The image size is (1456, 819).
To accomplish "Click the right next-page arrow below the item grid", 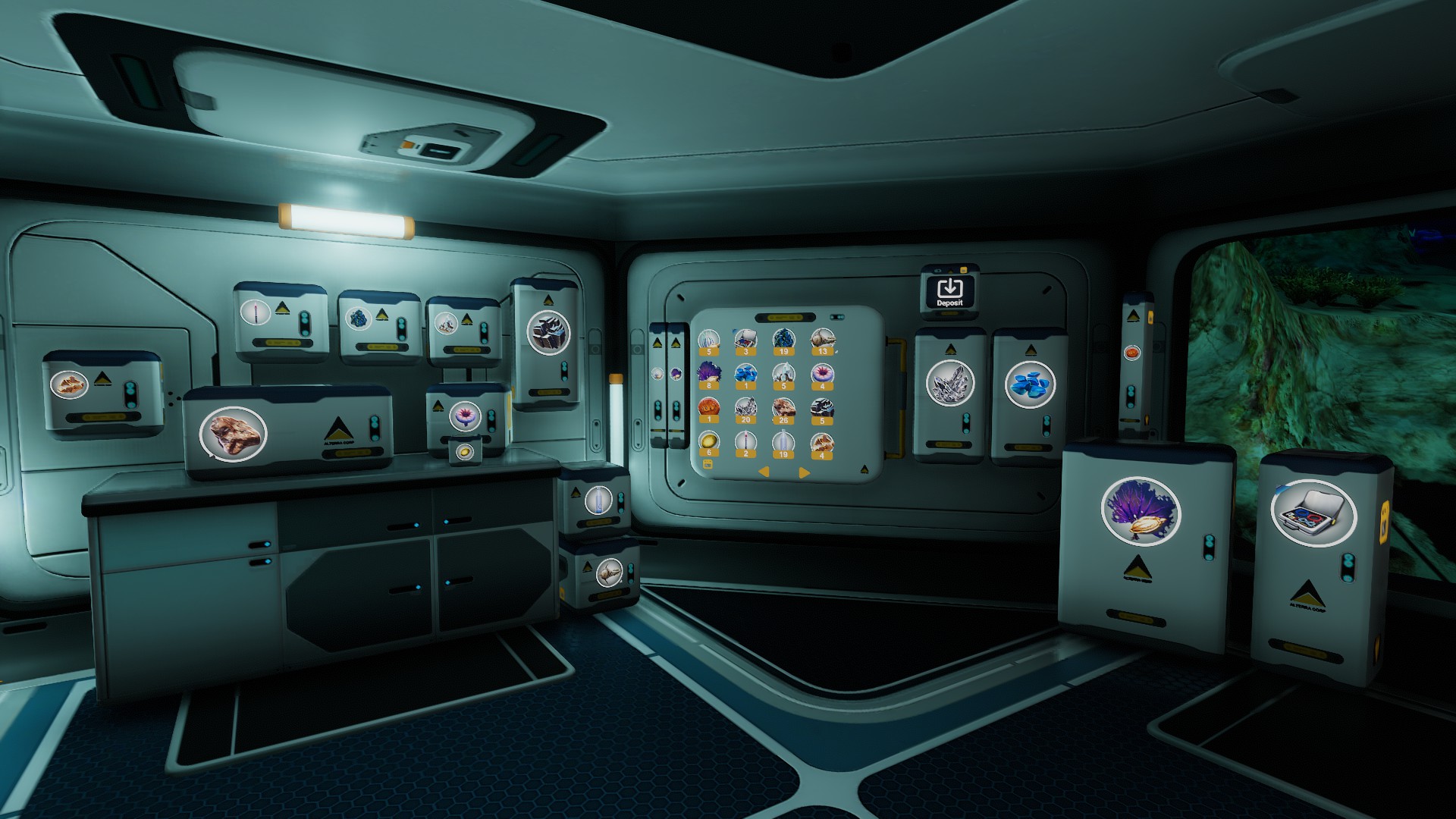I will [804, 472].
